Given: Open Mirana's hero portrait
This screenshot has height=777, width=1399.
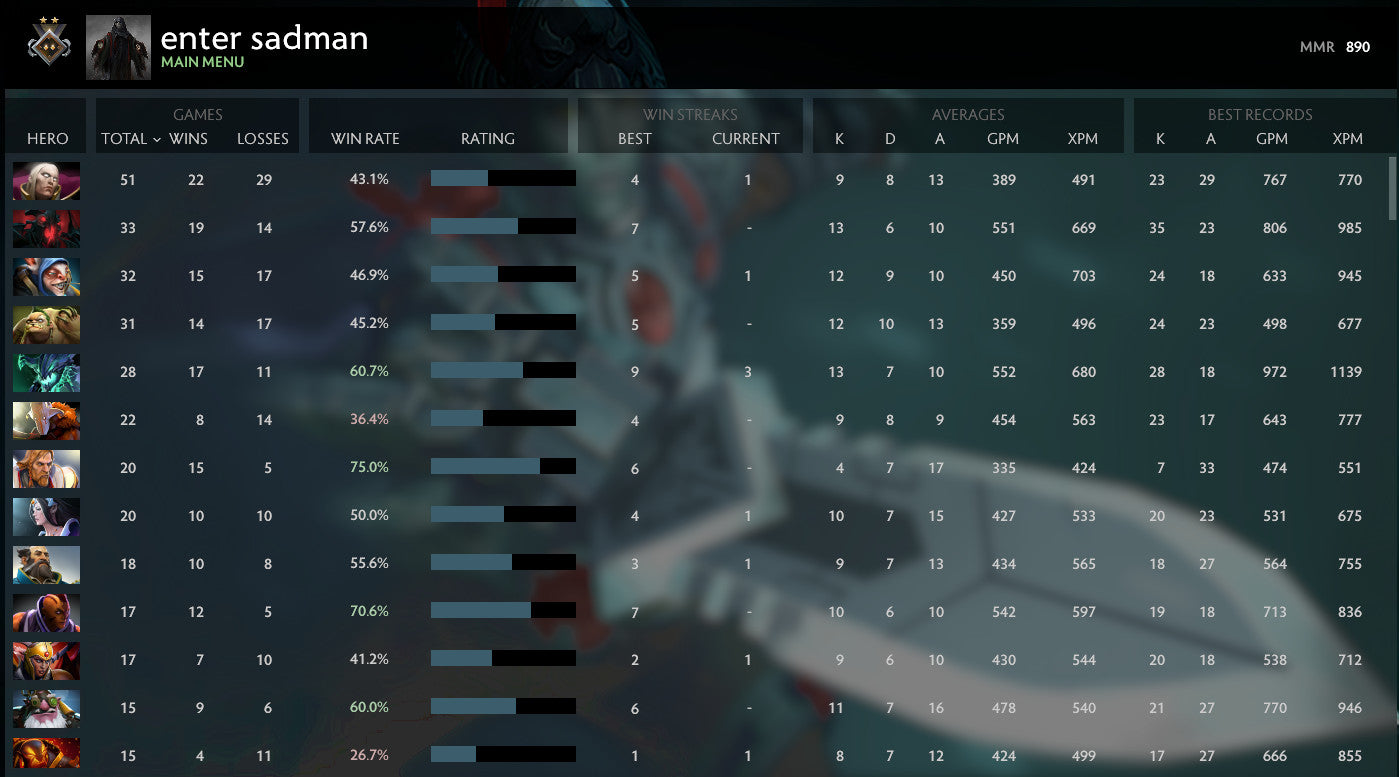Looking at the screenshot, I should point(46,516).
